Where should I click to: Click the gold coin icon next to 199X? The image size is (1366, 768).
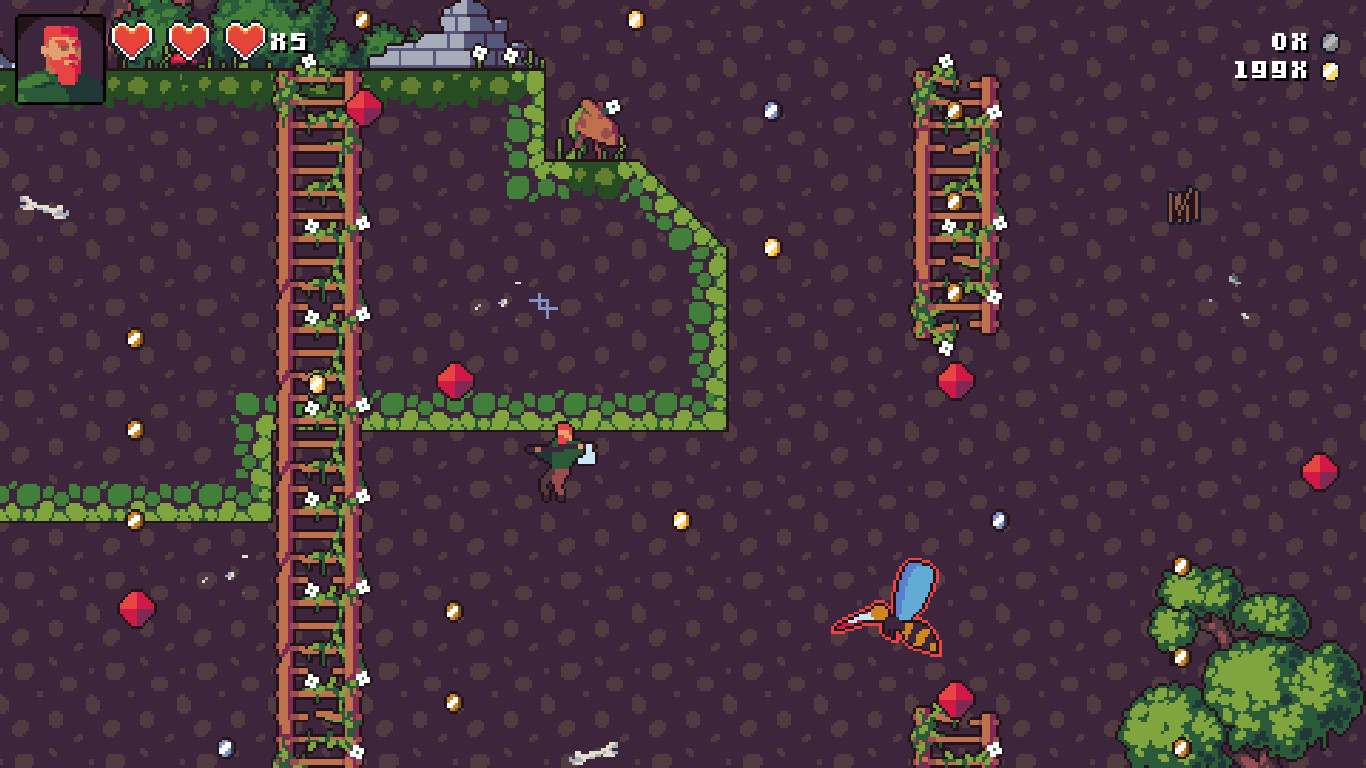click(x=1330, y=71)
